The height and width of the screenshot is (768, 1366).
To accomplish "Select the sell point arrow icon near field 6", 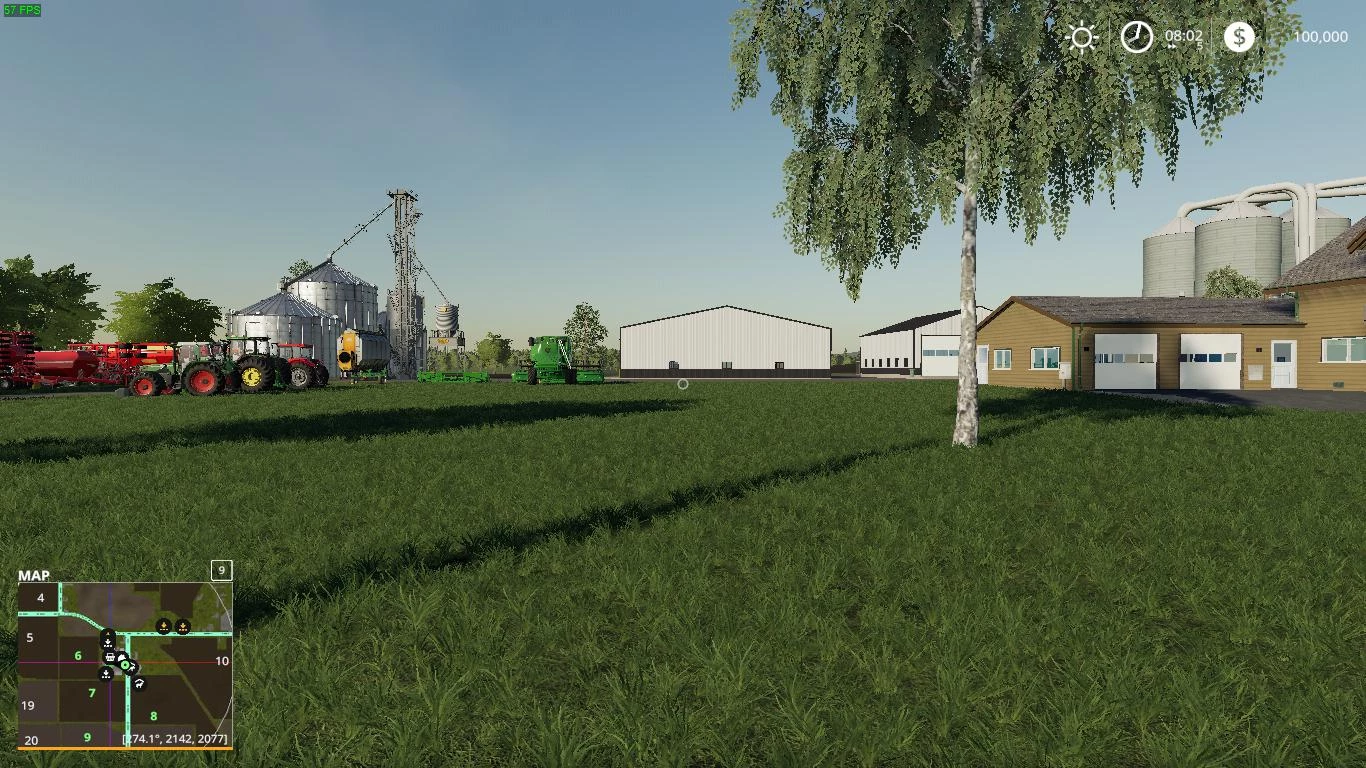I will tap(107, 641).
